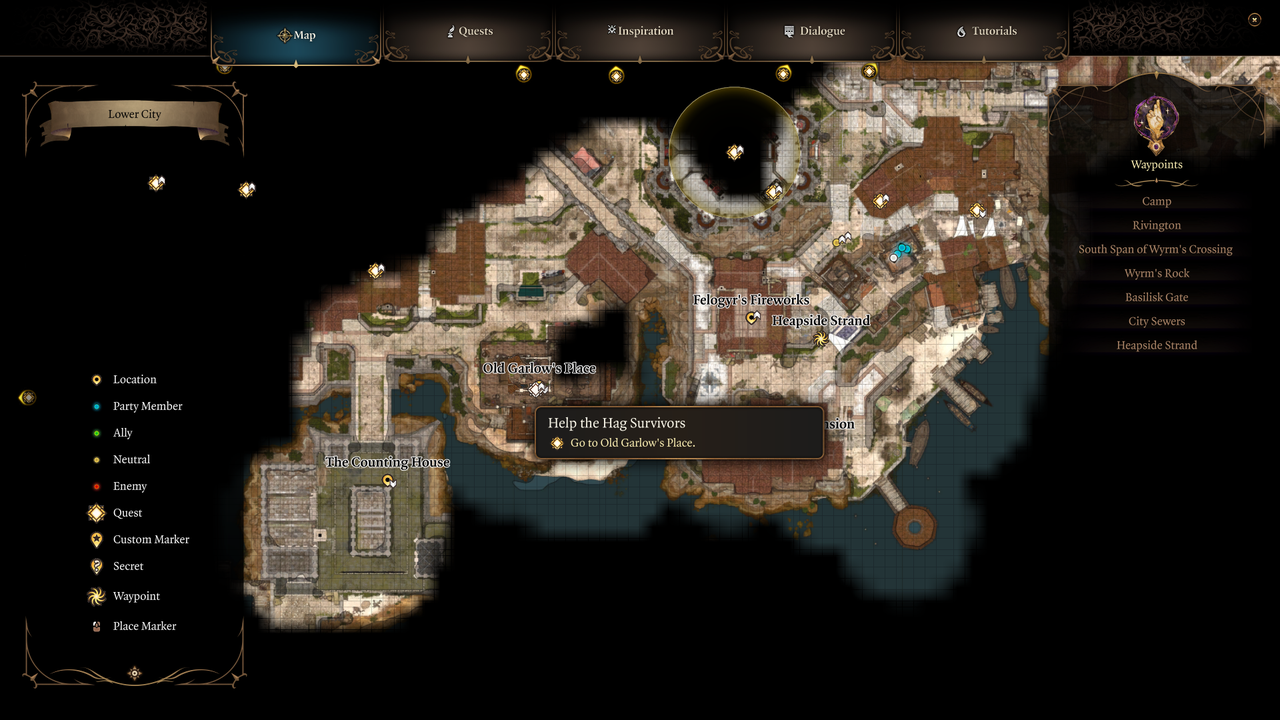Fast travel to City Sewers

coord(1156,321)
